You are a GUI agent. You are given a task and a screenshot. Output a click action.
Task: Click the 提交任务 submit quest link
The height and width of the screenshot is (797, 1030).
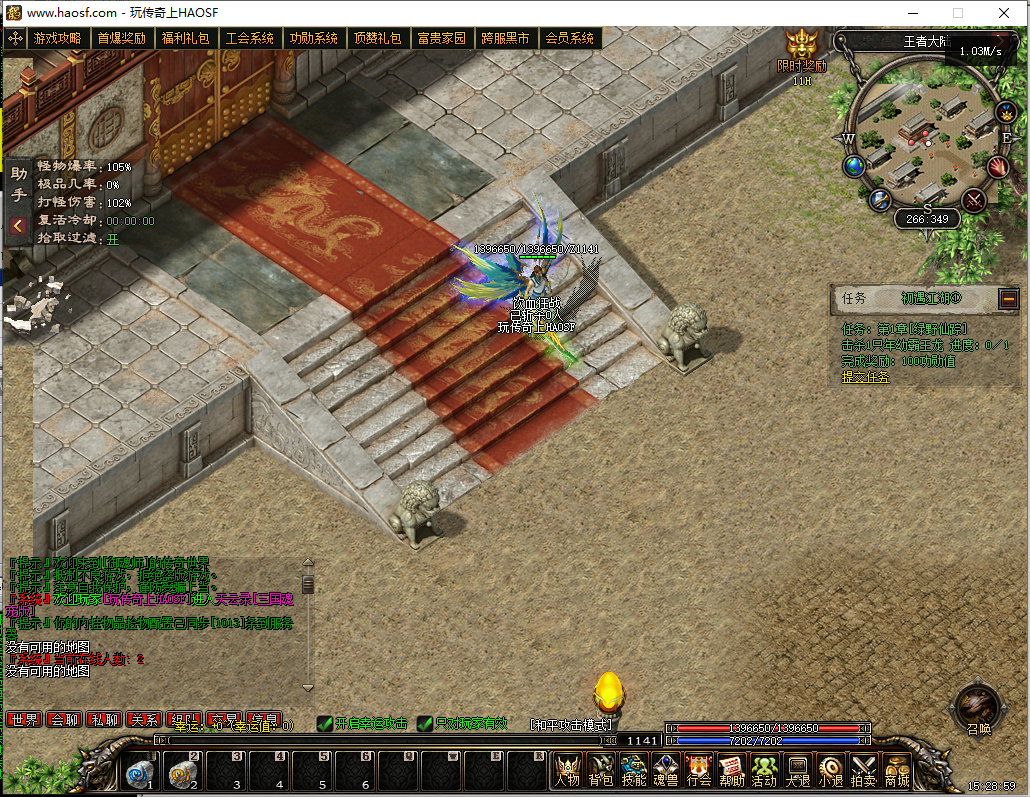(x=865, y=377)
